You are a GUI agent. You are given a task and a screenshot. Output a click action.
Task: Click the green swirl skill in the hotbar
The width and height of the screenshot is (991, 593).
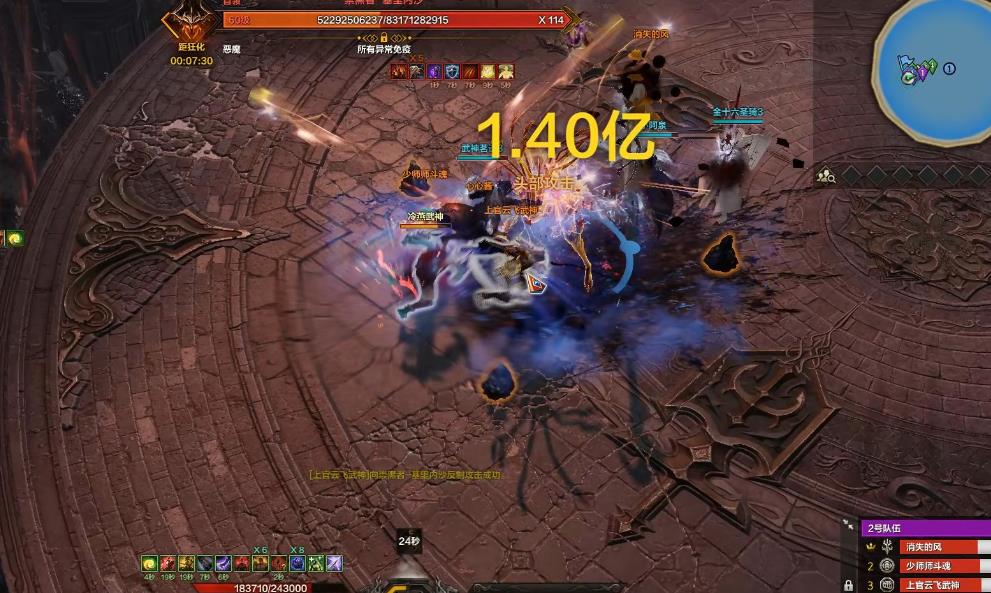click(148, 564)
